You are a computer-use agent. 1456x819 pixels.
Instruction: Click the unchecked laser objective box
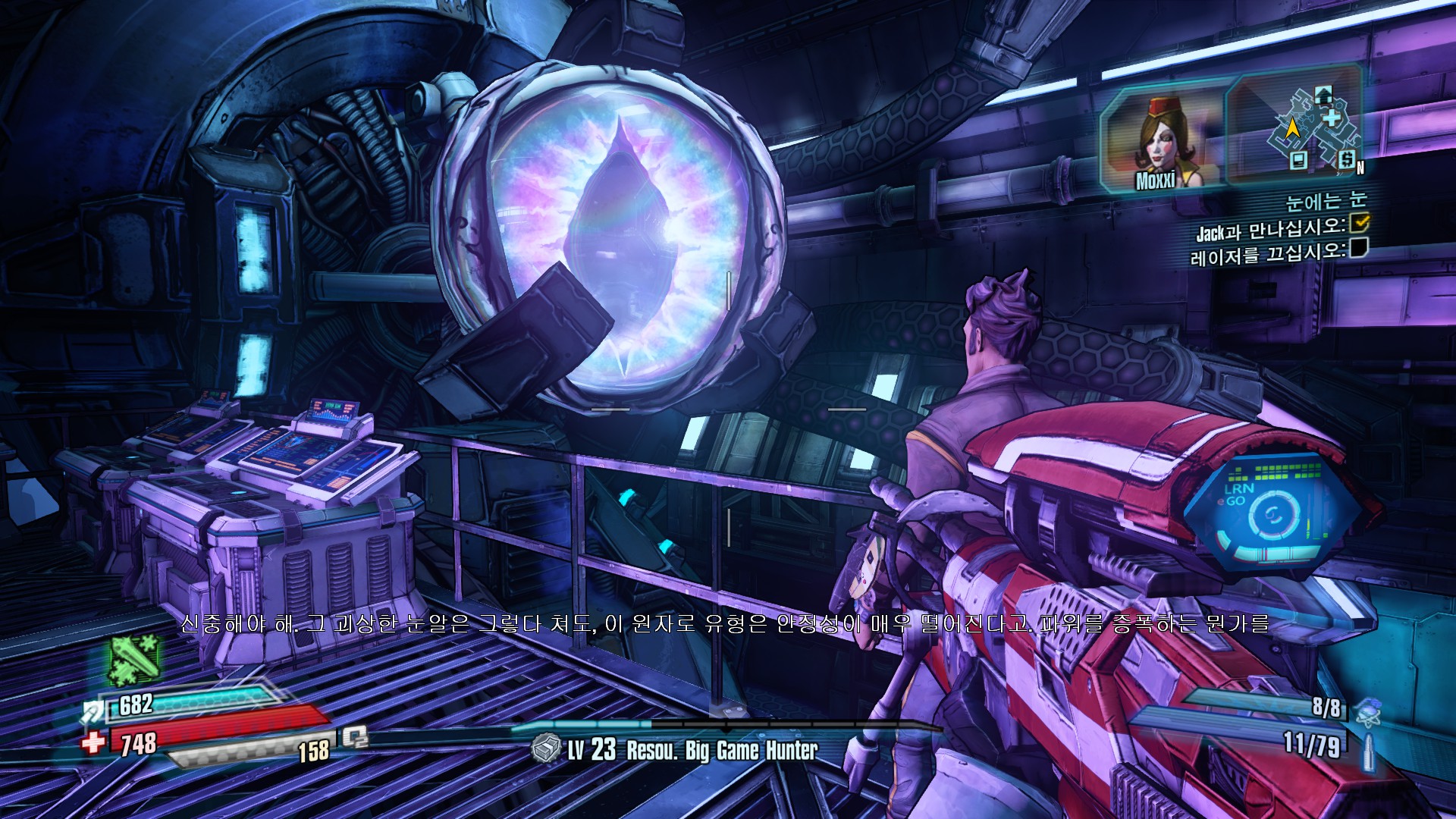[x=1358, y=248]
